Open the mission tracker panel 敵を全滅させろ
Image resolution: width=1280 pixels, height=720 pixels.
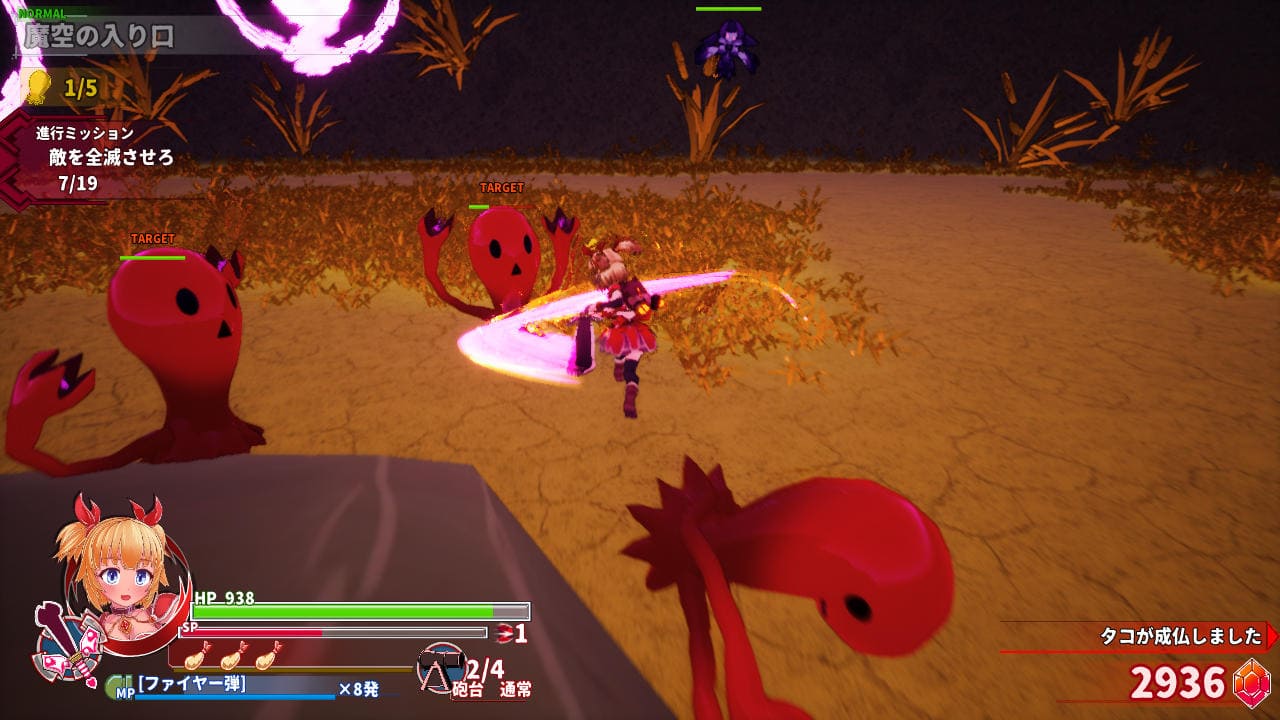(x=110, y=157)
